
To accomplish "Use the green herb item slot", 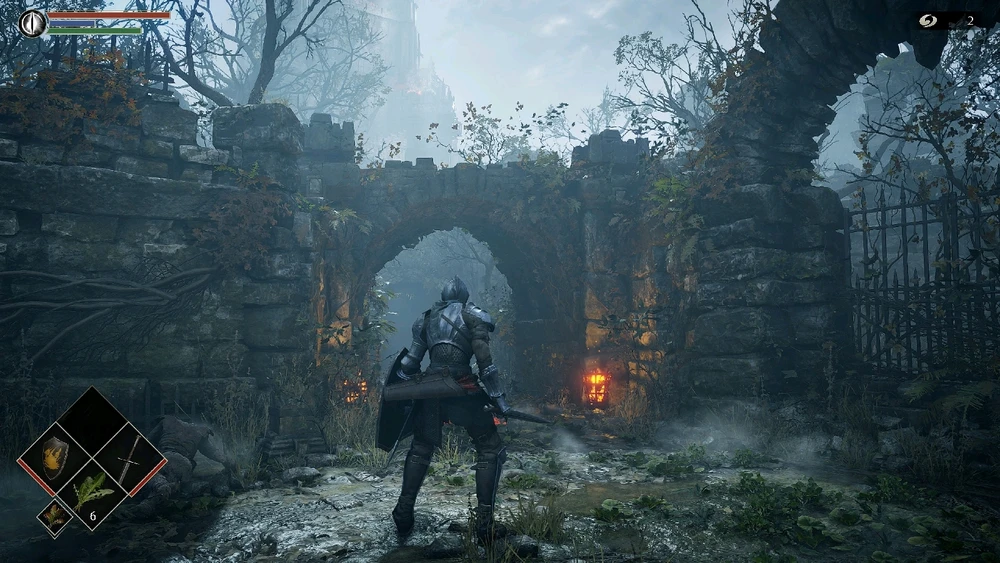I will click(93, 493).
